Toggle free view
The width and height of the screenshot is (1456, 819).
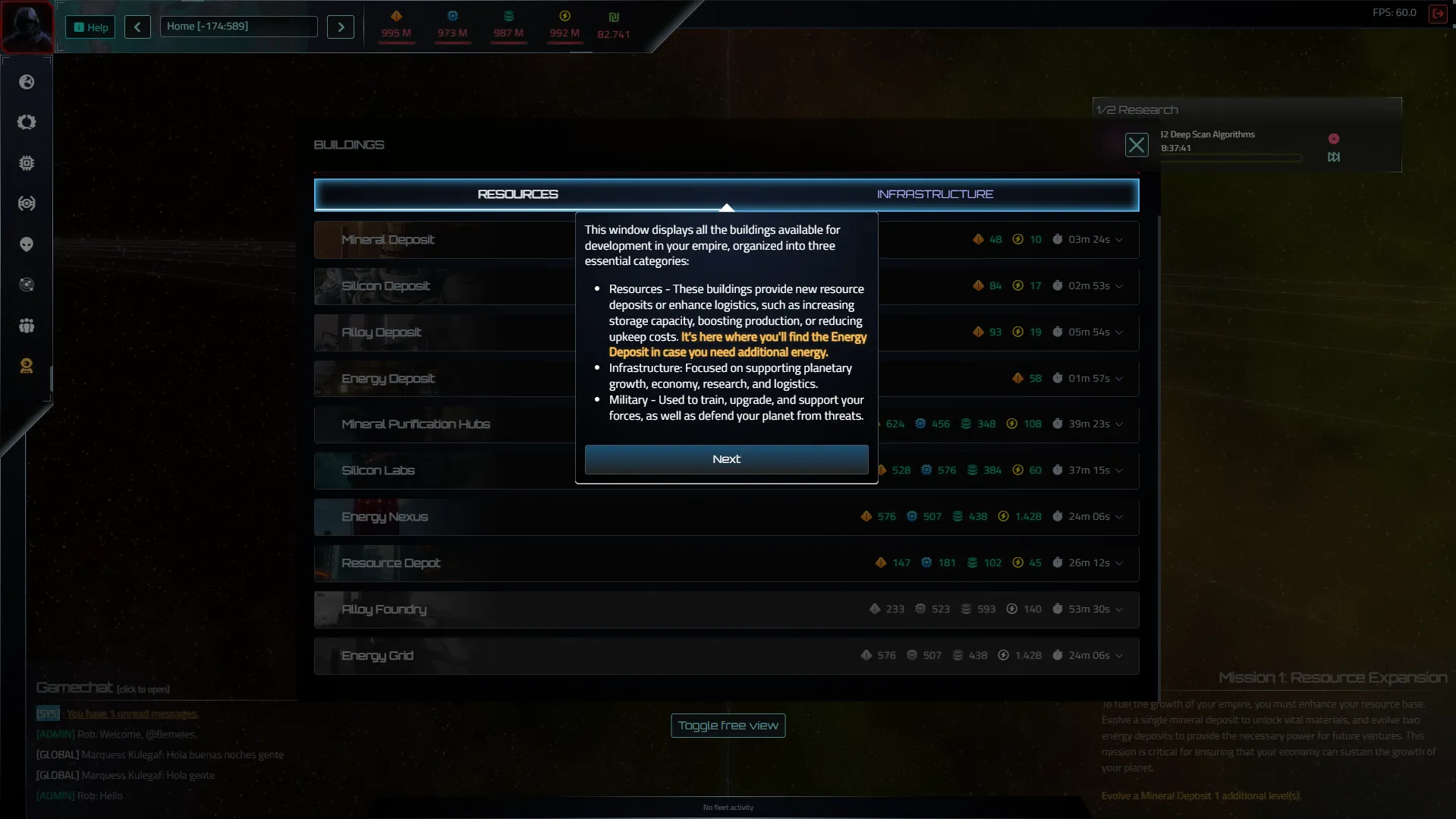pyautogui.click(x=728, y=726)
